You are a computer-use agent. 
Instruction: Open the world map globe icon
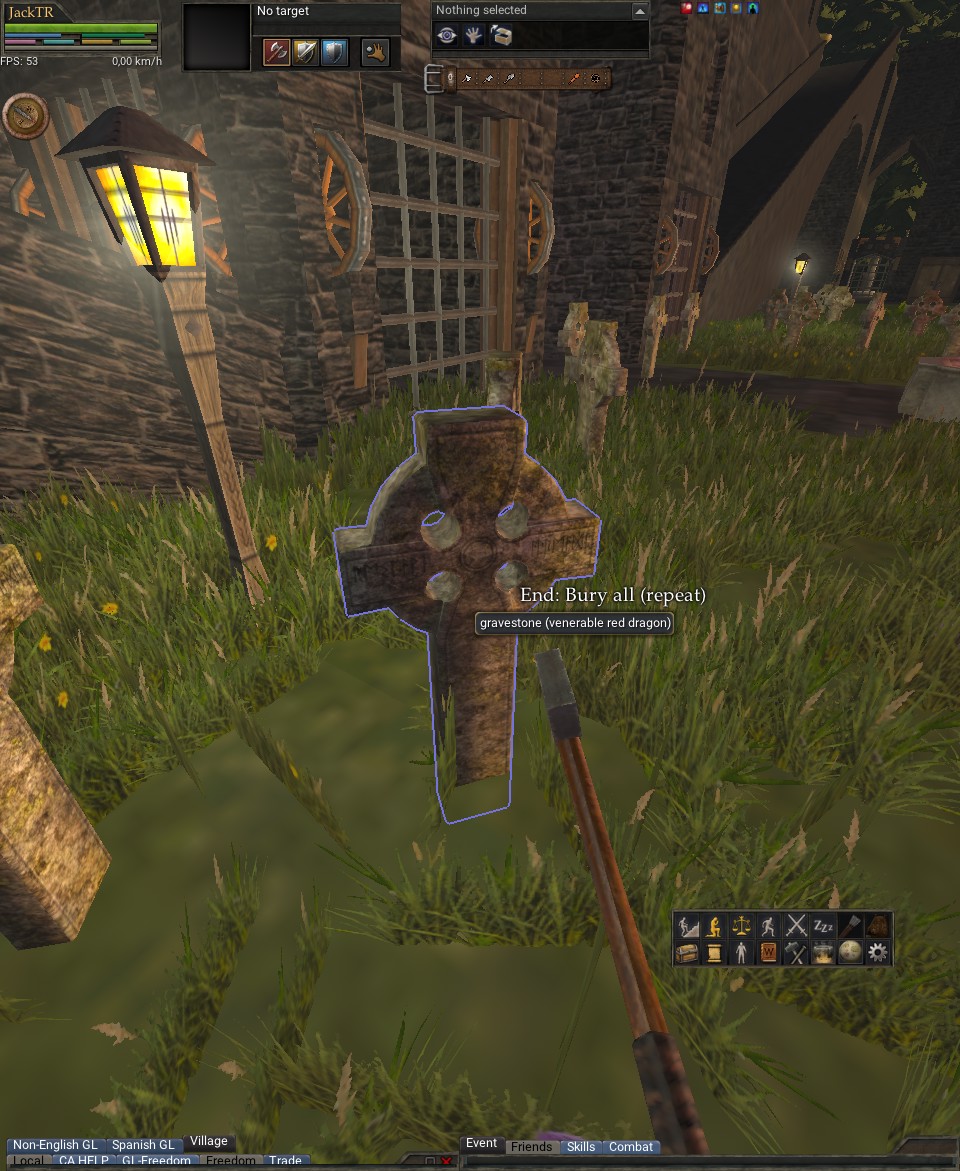coord(850,953)
